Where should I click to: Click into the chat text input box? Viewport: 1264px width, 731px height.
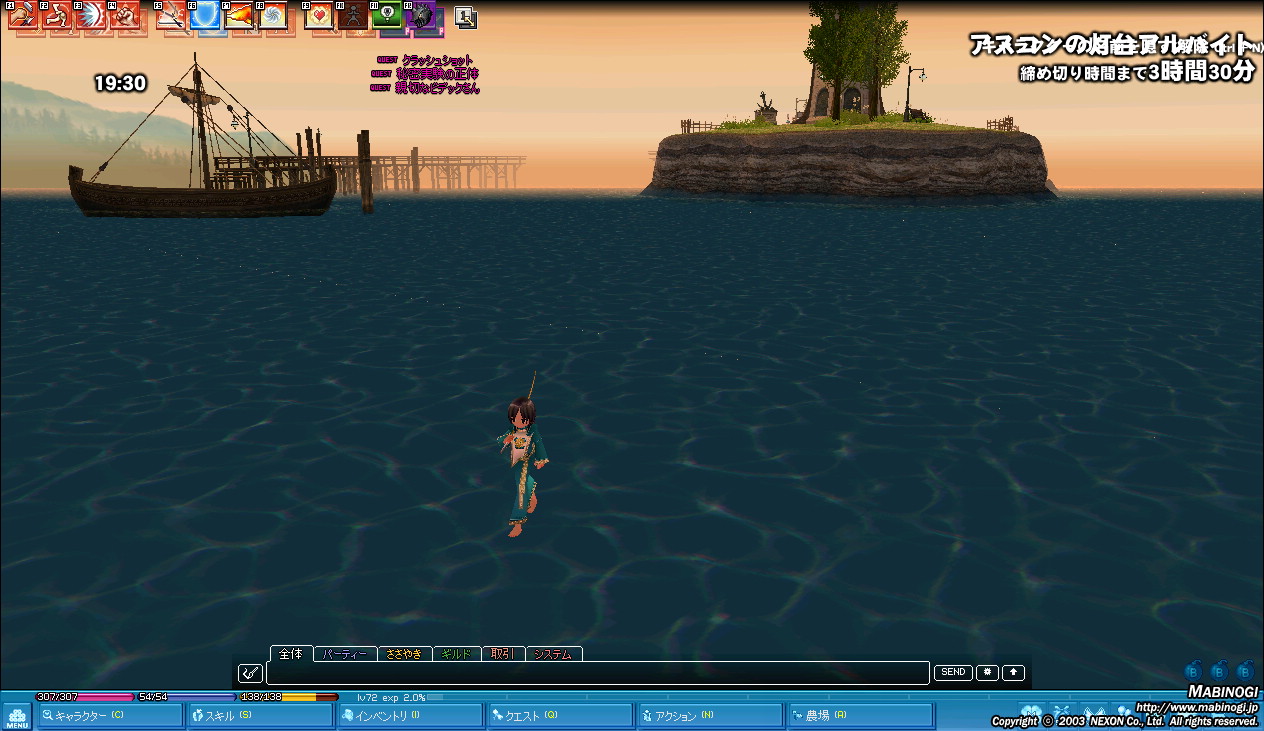pos(597,673)
